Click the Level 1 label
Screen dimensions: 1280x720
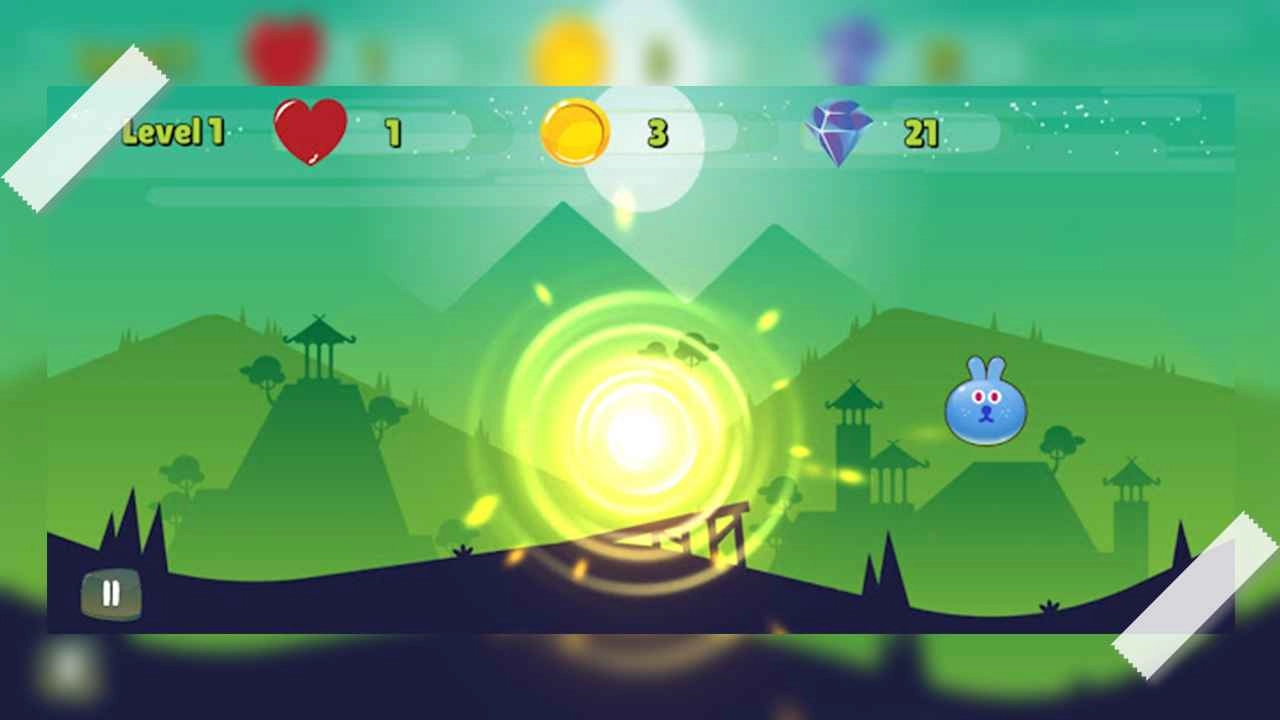[176, 132]
